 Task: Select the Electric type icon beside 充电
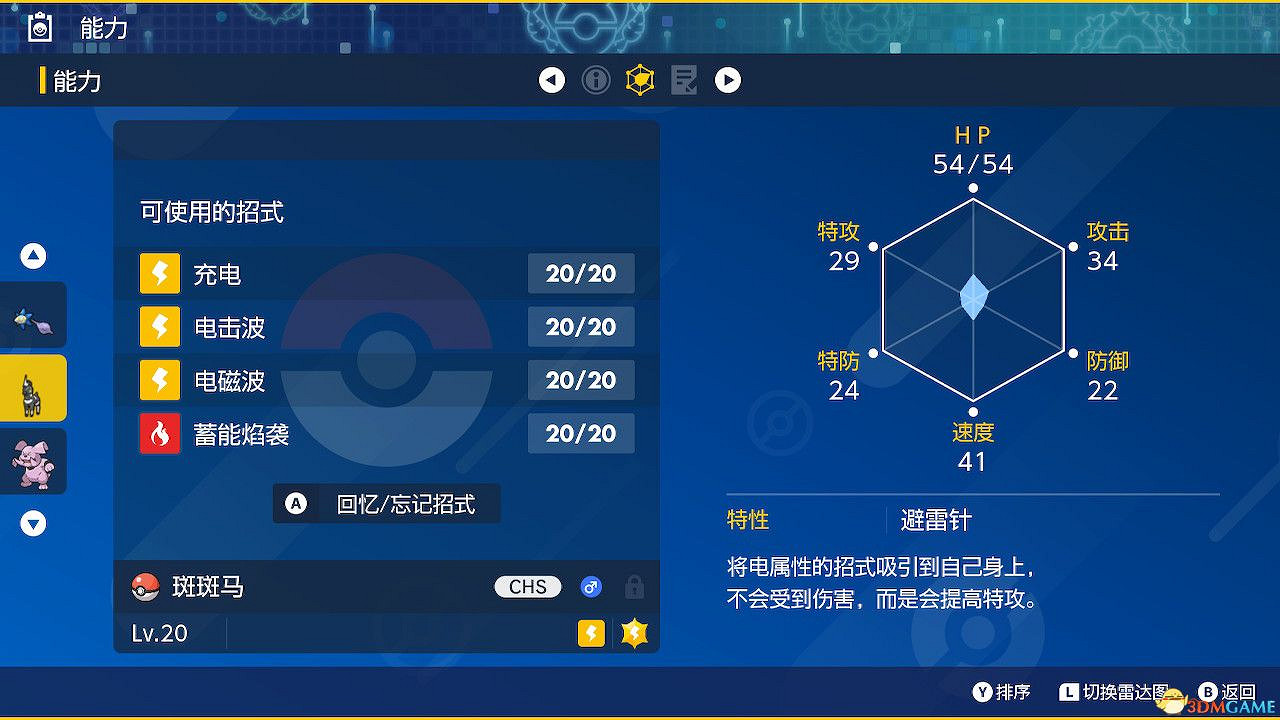coord(160,273)
